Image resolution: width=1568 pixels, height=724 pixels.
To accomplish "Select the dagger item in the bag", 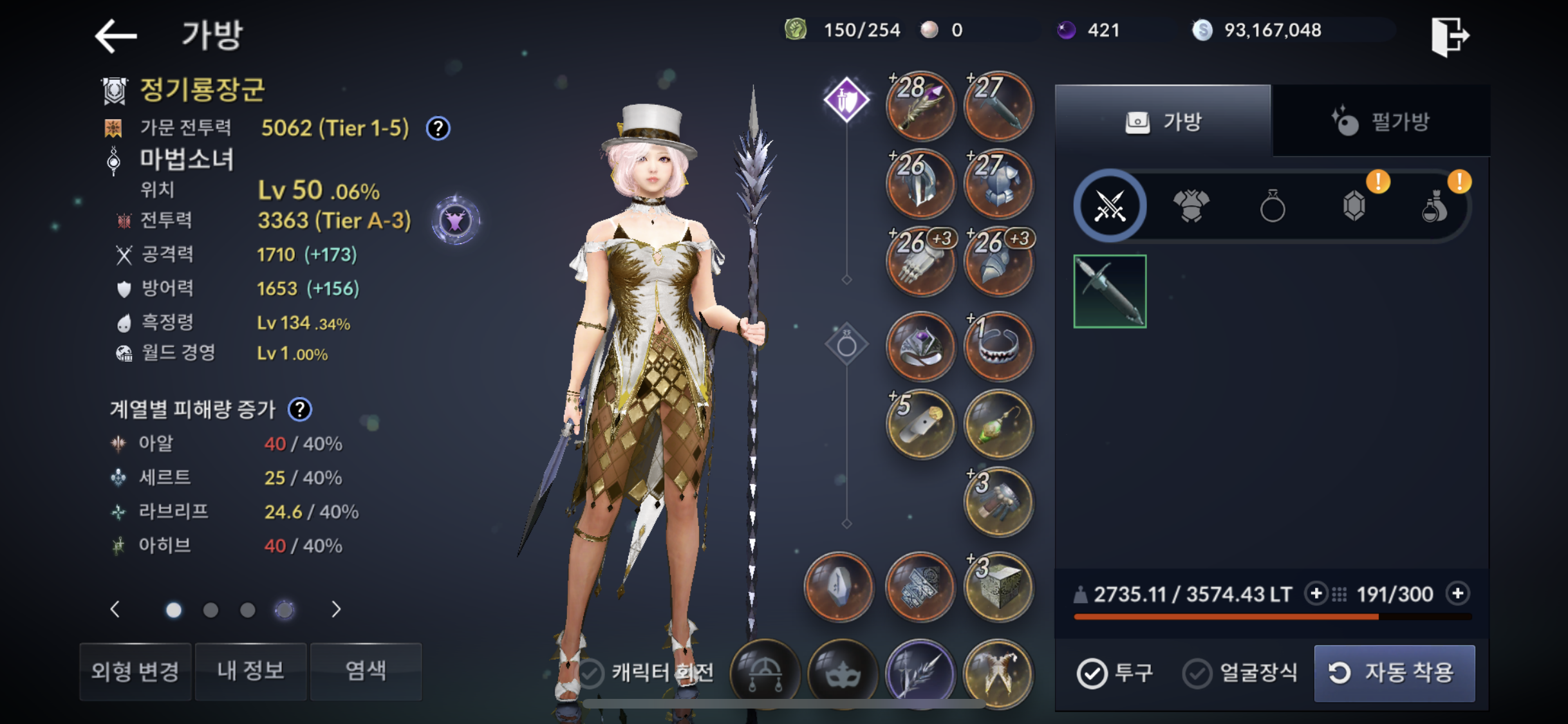I will click(1110, 292).
